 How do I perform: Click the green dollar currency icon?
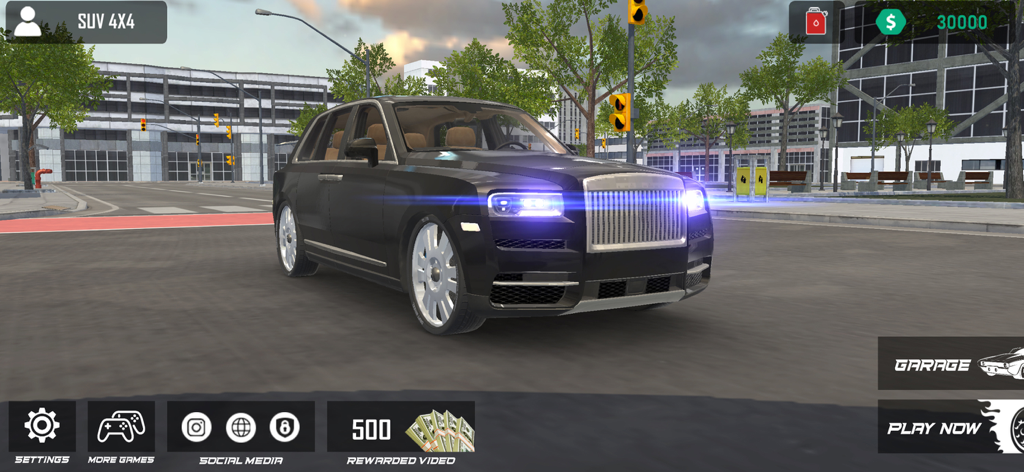click(x=890, y=22)
